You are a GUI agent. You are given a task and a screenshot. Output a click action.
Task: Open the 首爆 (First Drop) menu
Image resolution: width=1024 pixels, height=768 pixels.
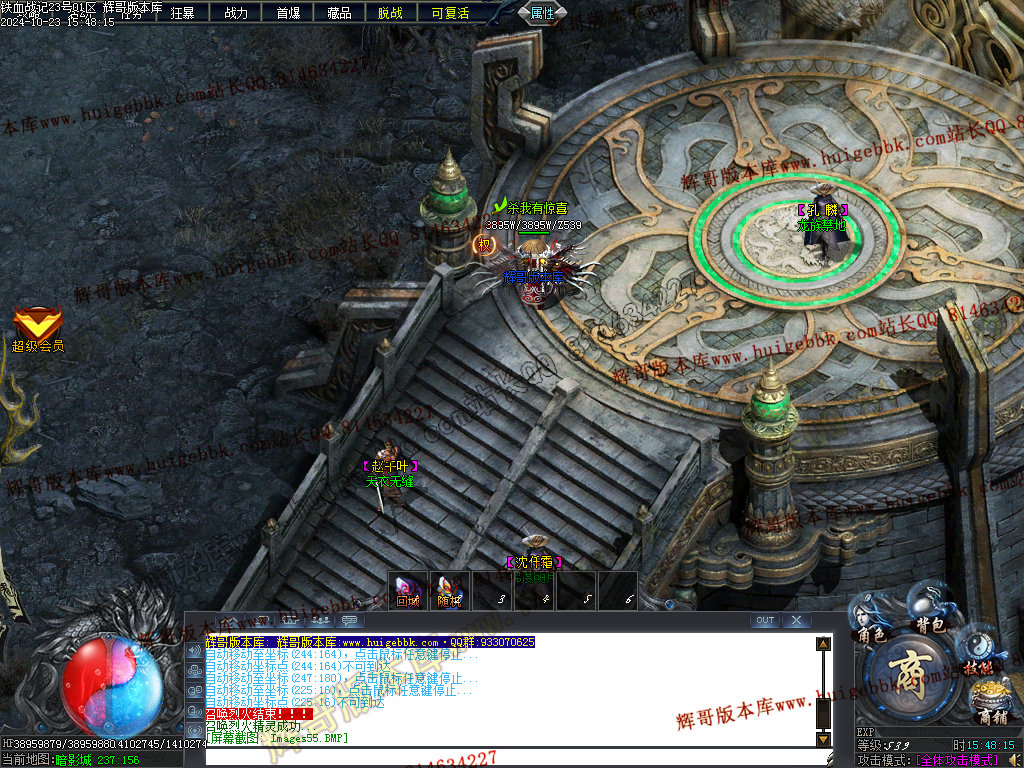click(288, 13)
